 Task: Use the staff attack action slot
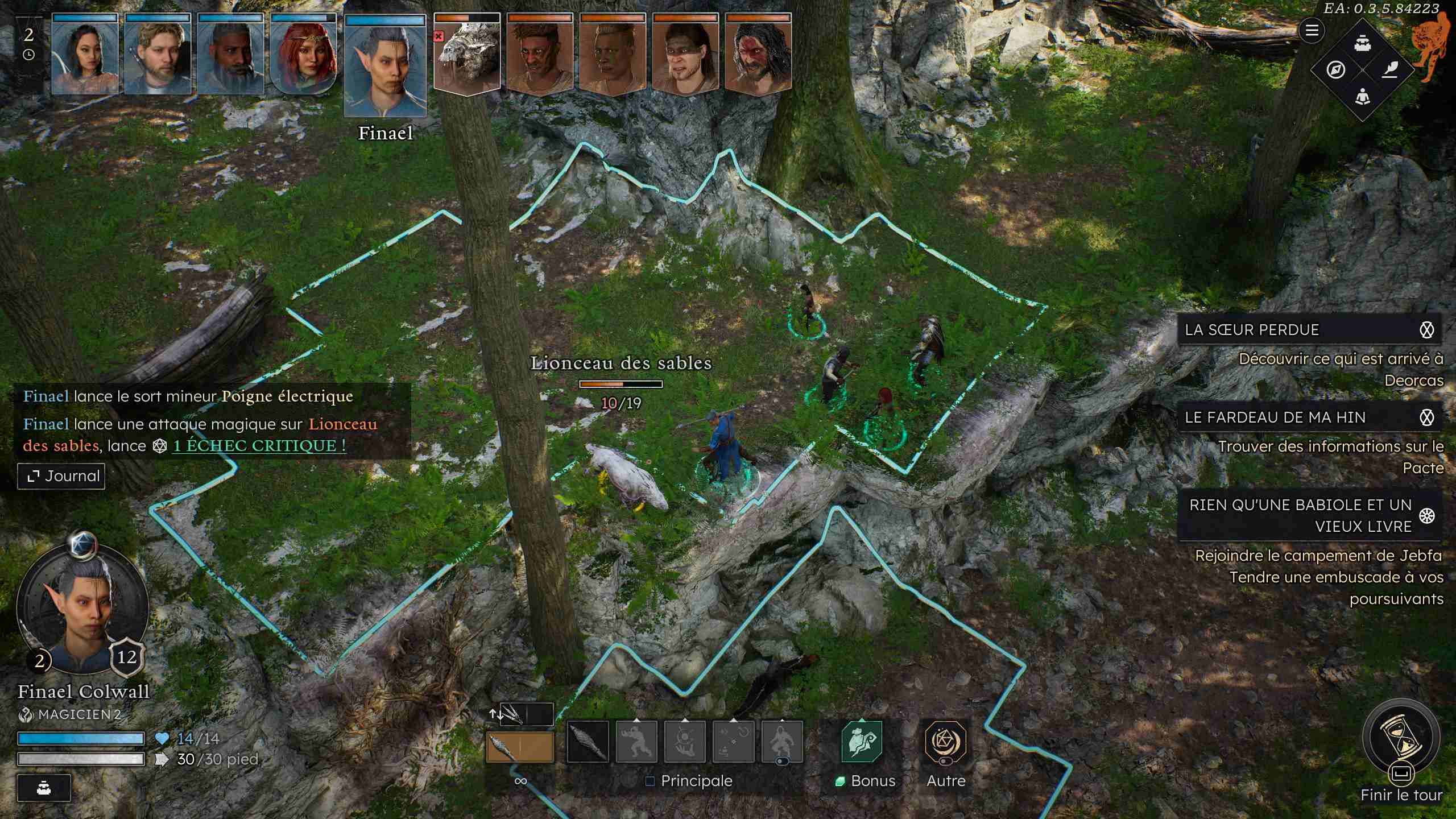click(588, 742)
